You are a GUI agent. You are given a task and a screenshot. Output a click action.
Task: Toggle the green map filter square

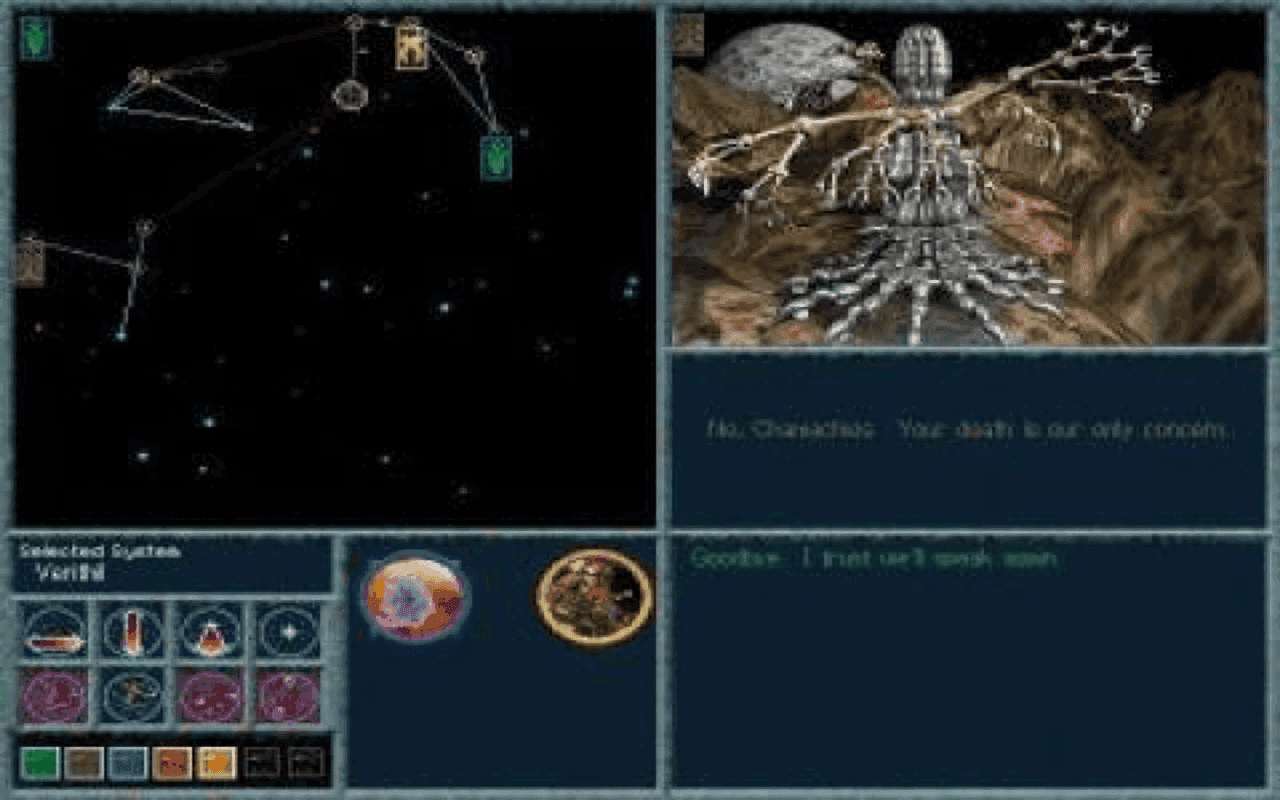pyautogui.click(x=41, y=760)
